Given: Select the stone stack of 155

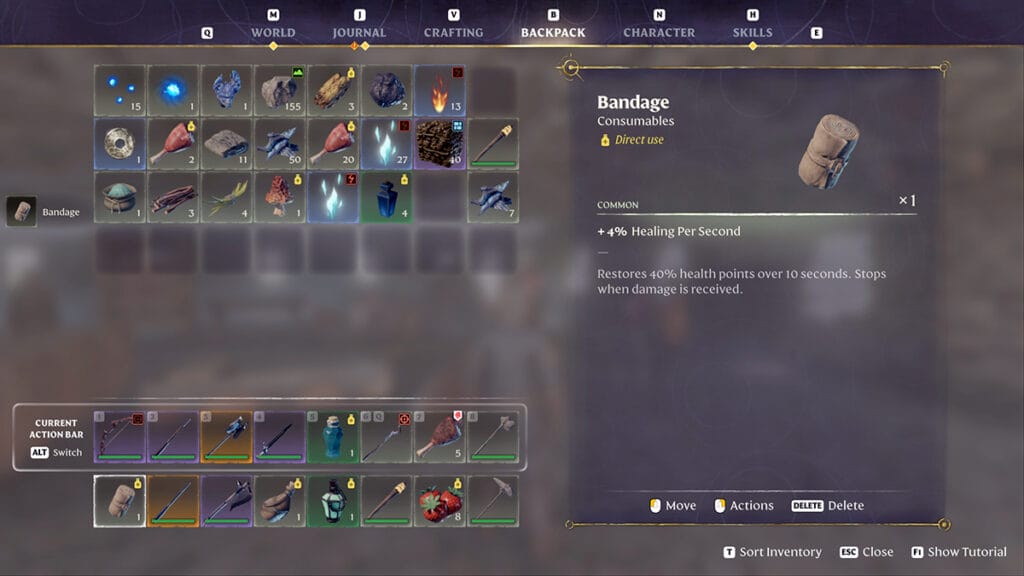Looking at the screenshot, I should [280, 91].
